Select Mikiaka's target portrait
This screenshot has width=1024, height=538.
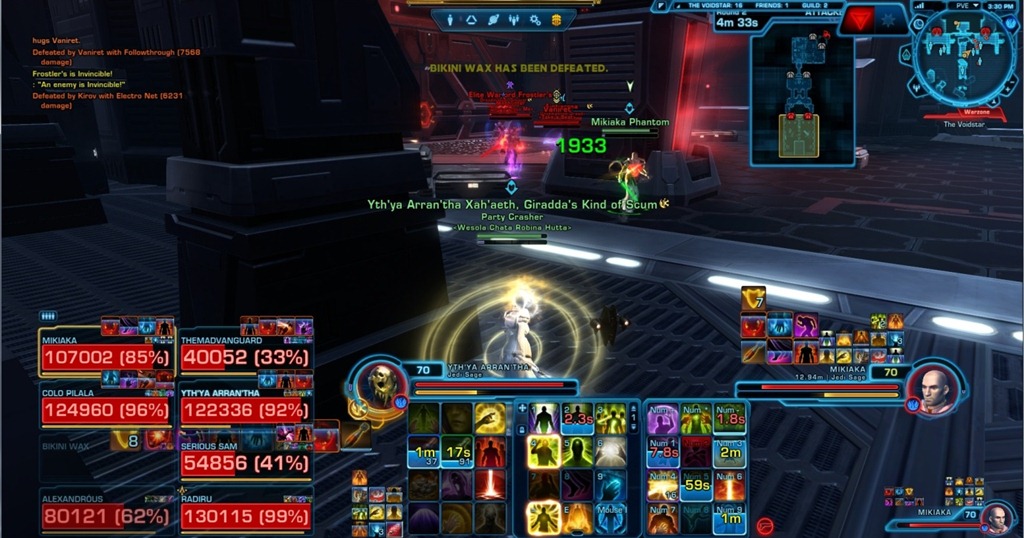pos(936,389)
